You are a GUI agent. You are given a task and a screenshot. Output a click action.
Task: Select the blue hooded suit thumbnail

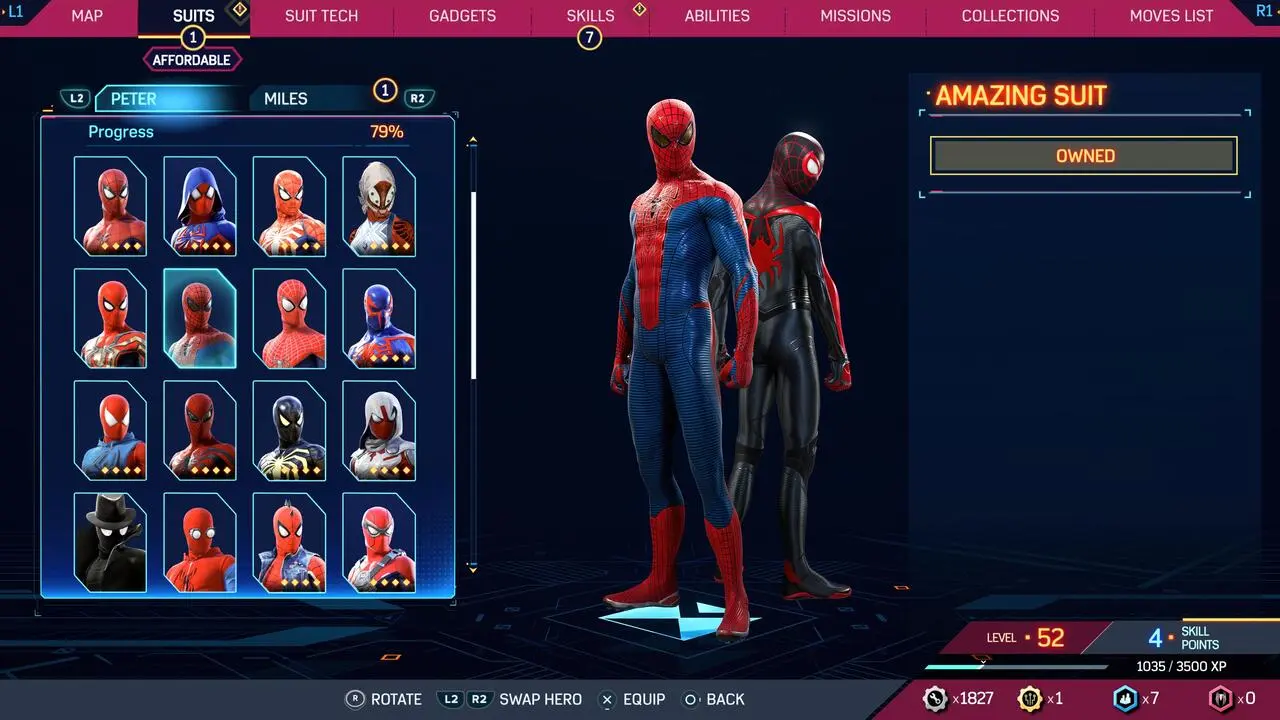coord(200,205)
